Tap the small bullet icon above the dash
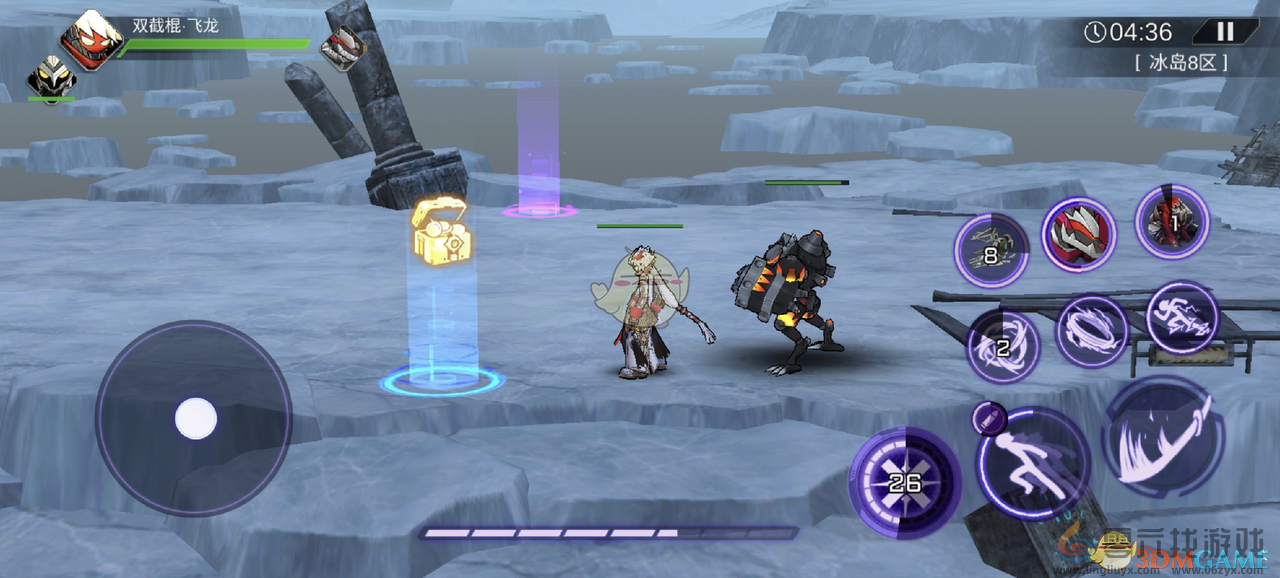 point(986,419)
